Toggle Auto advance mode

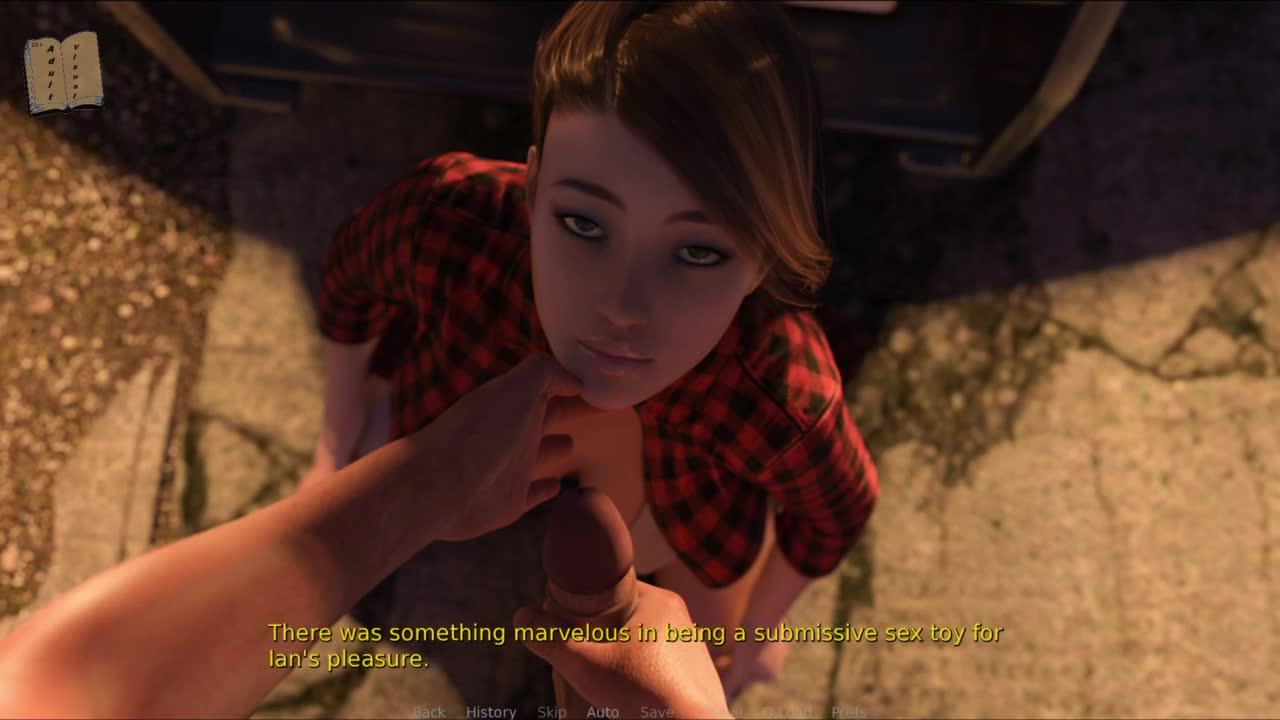coord(603,712)
